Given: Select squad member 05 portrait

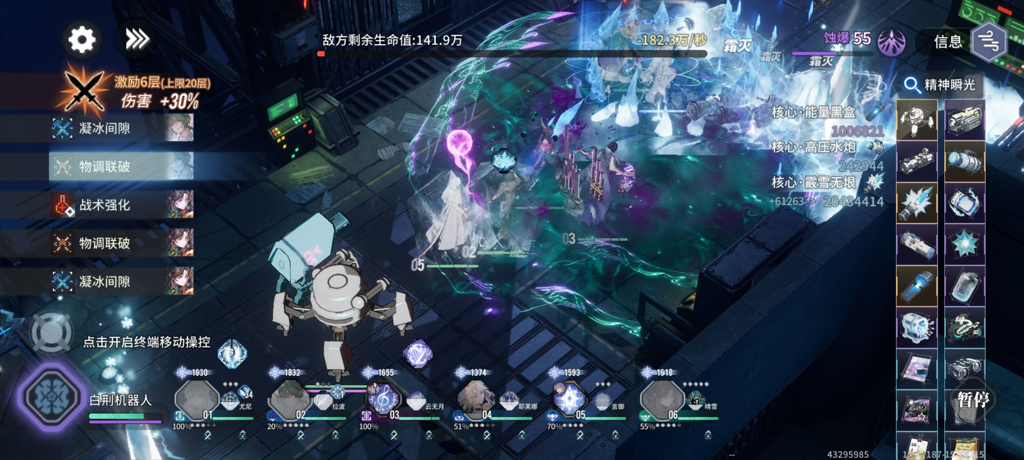Looking at the screenshot, I should (x=570, y=399).
